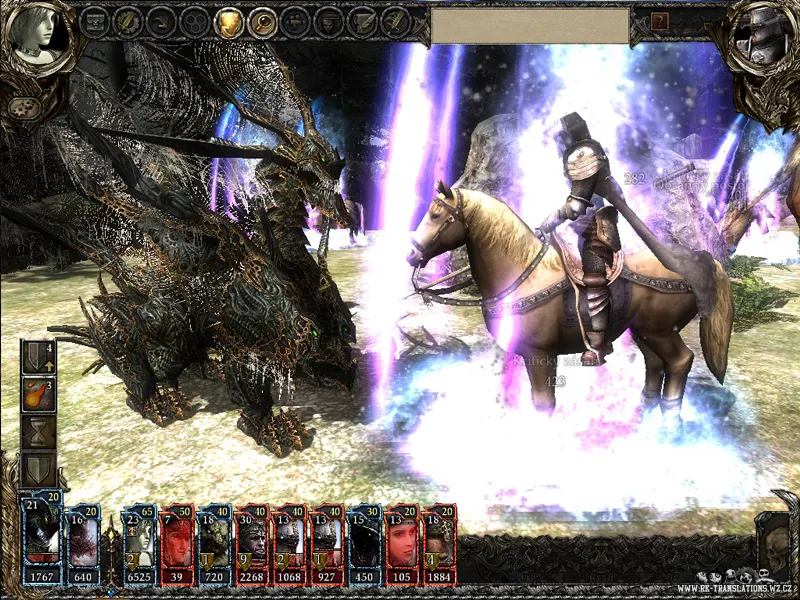The height and width of the screenshot is (600, 800).
Task: Choose the red unit card showing 39
Action: point(178,543)
